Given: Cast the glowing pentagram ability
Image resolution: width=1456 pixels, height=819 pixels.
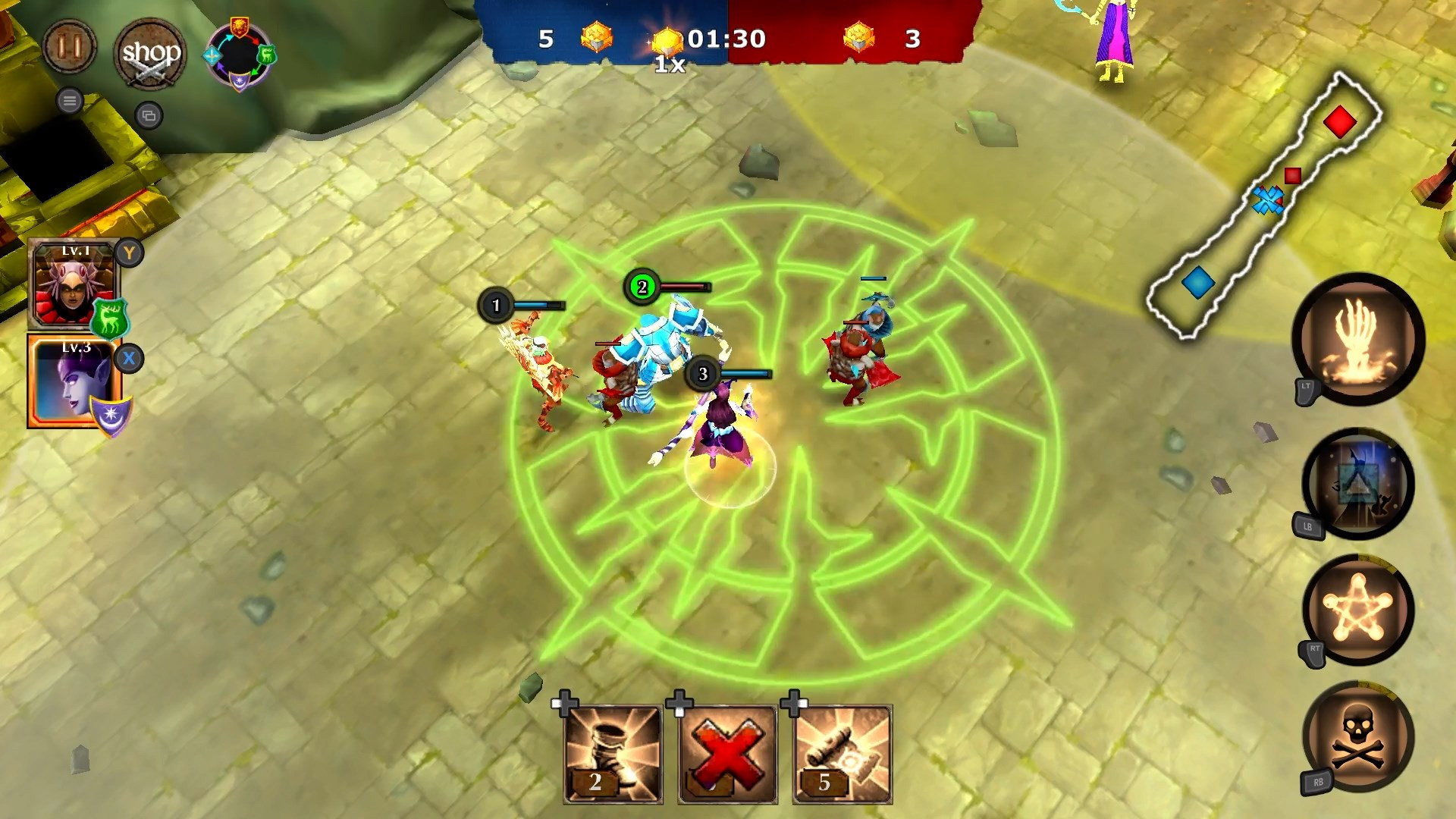Looking at the screenshot, I should coord(1357,610).
